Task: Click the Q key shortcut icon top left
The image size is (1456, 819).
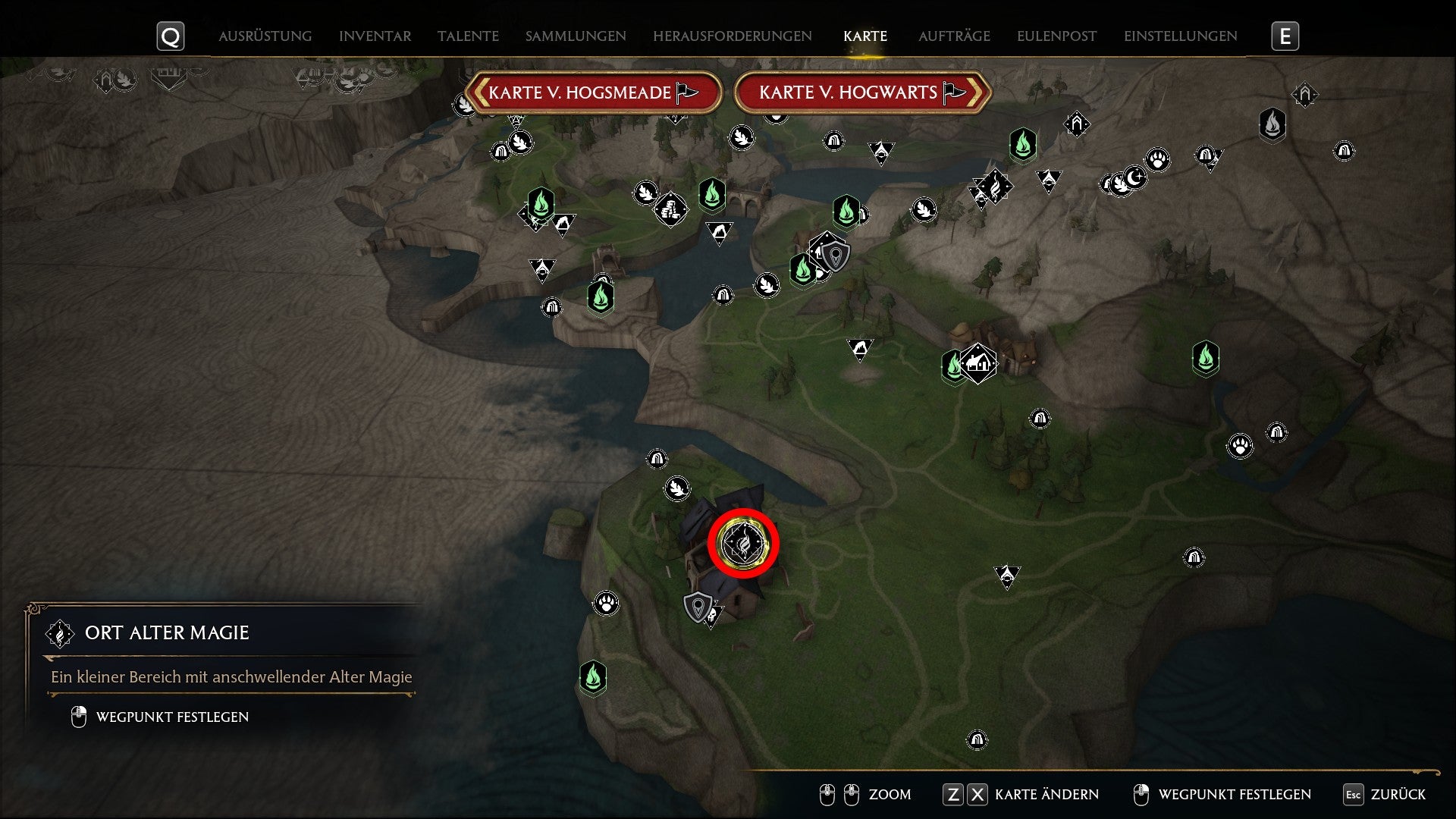Action: [171, 35]
